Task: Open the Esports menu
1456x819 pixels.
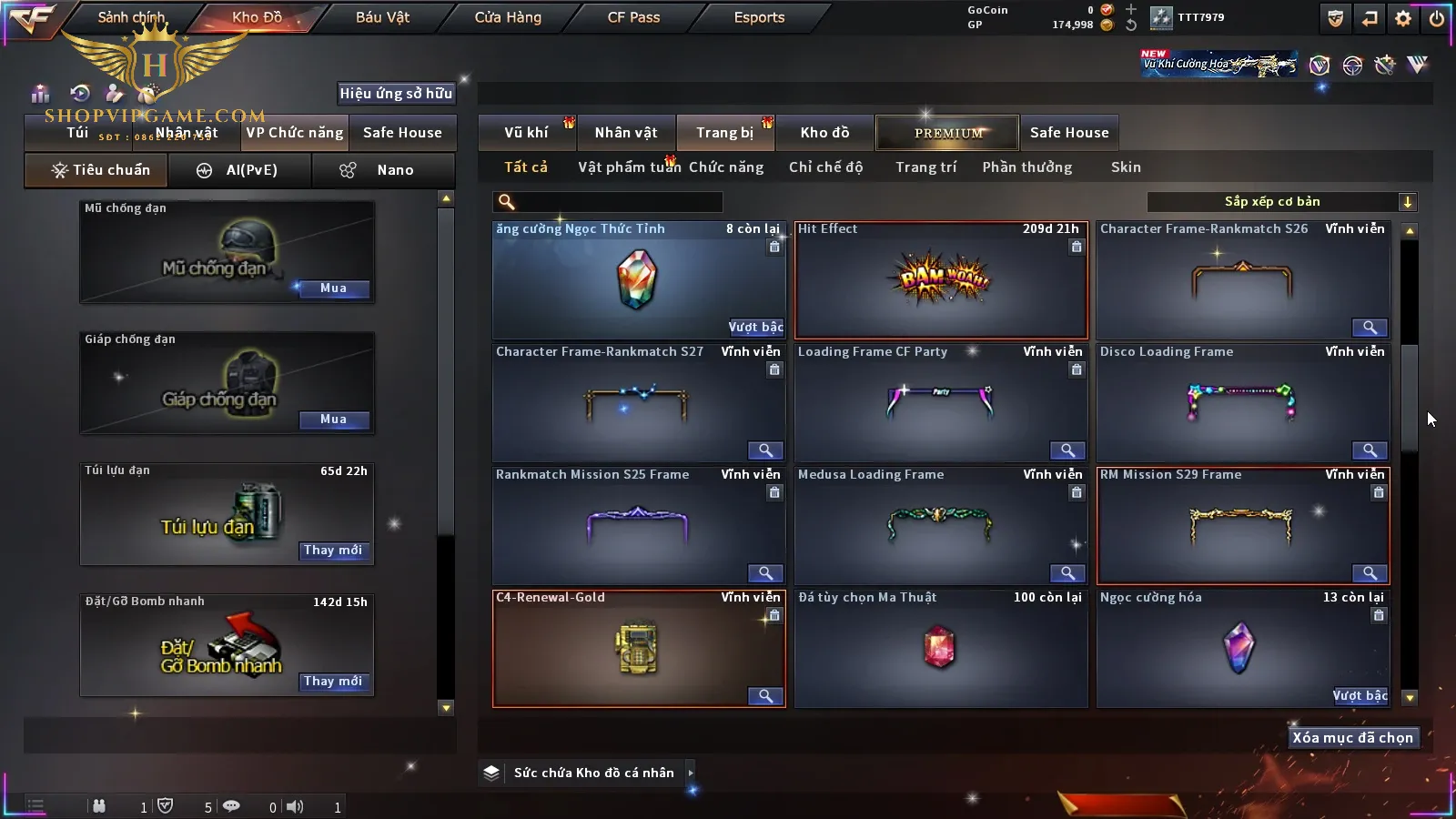Action: pos(759,17)
